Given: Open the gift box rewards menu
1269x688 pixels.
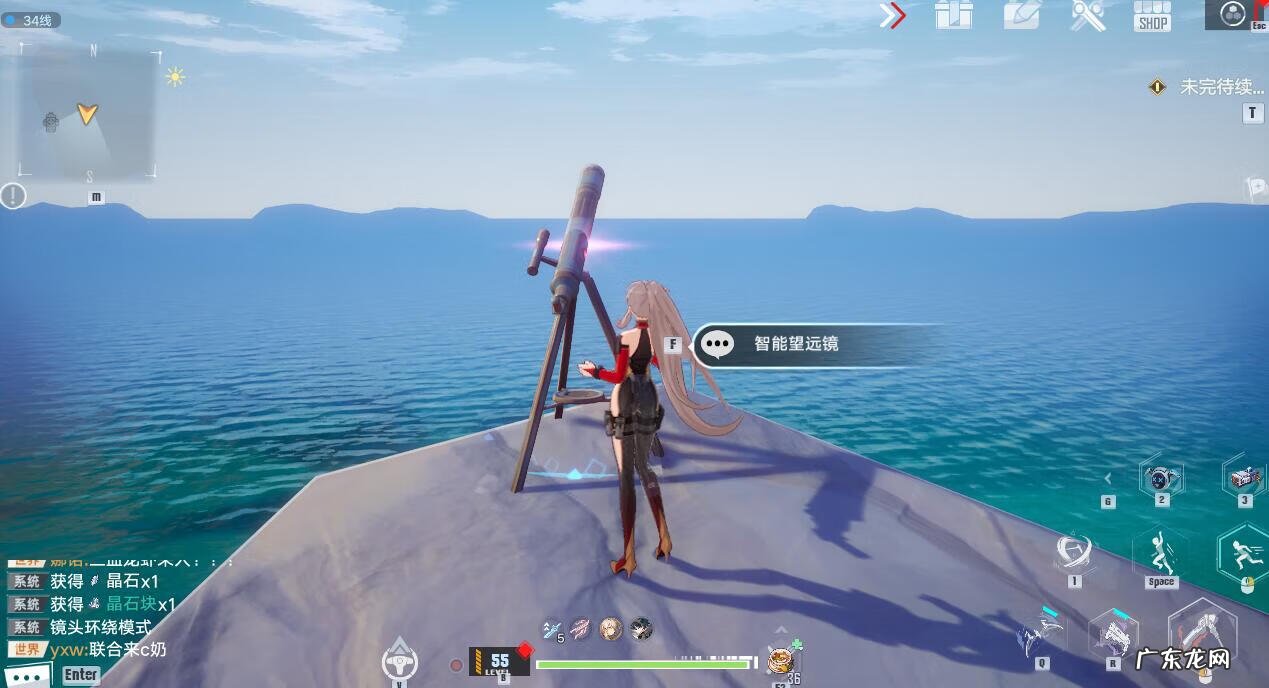Looking at the screenshot, I should [x=953, y=15].
